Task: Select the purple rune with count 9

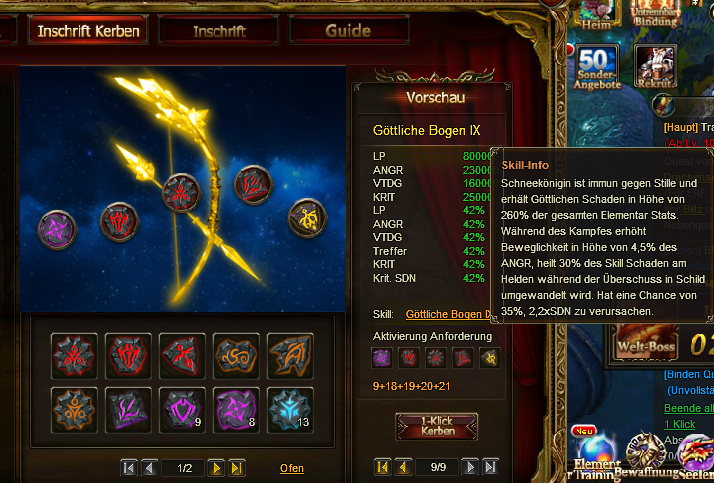Action: (183, 410)
